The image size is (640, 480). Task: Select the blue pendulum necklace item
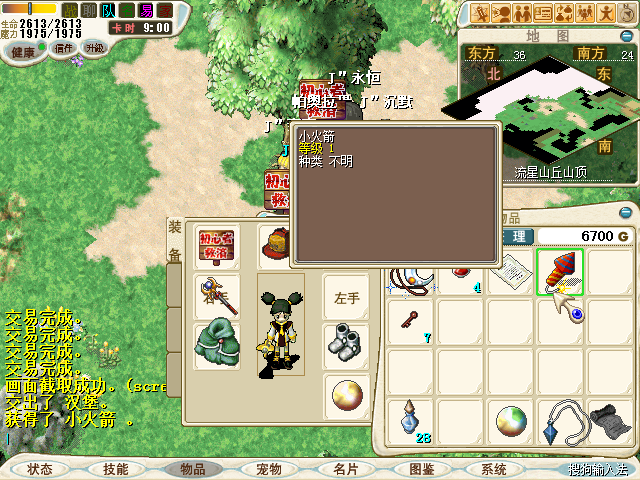tap(560, 421)
